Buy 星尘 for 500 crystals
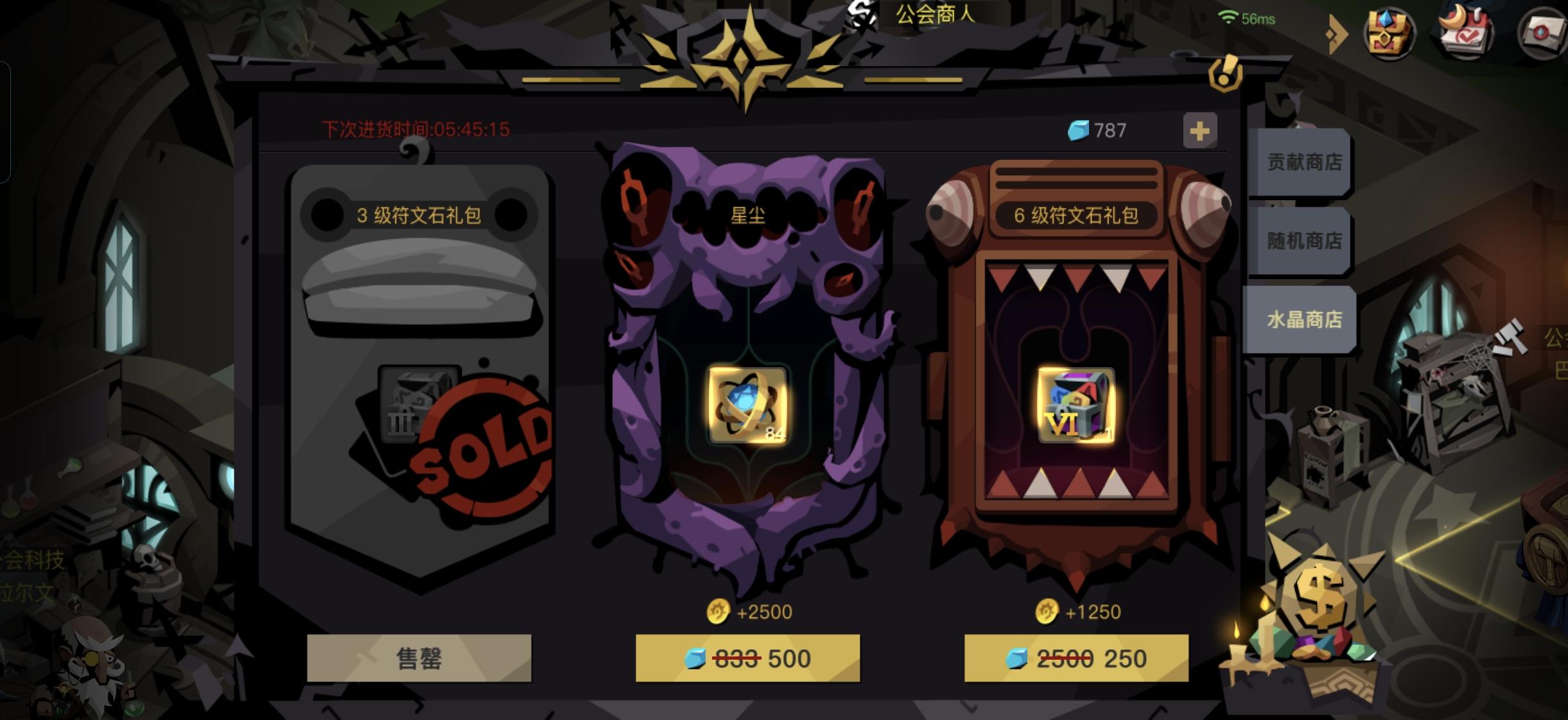 click(749, 658)
